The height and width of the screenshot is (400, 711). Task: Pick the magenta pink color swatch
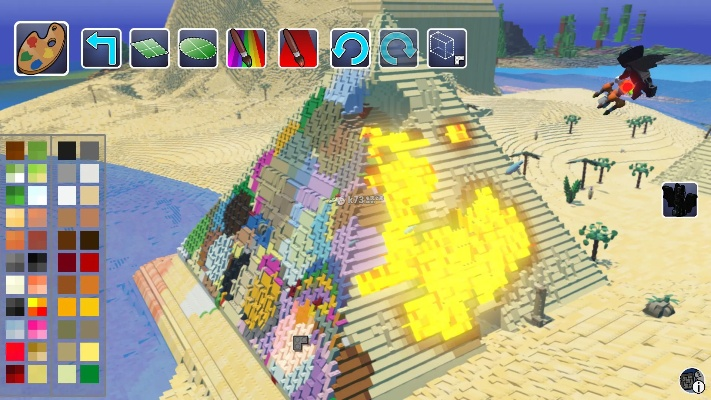[38, 329]
